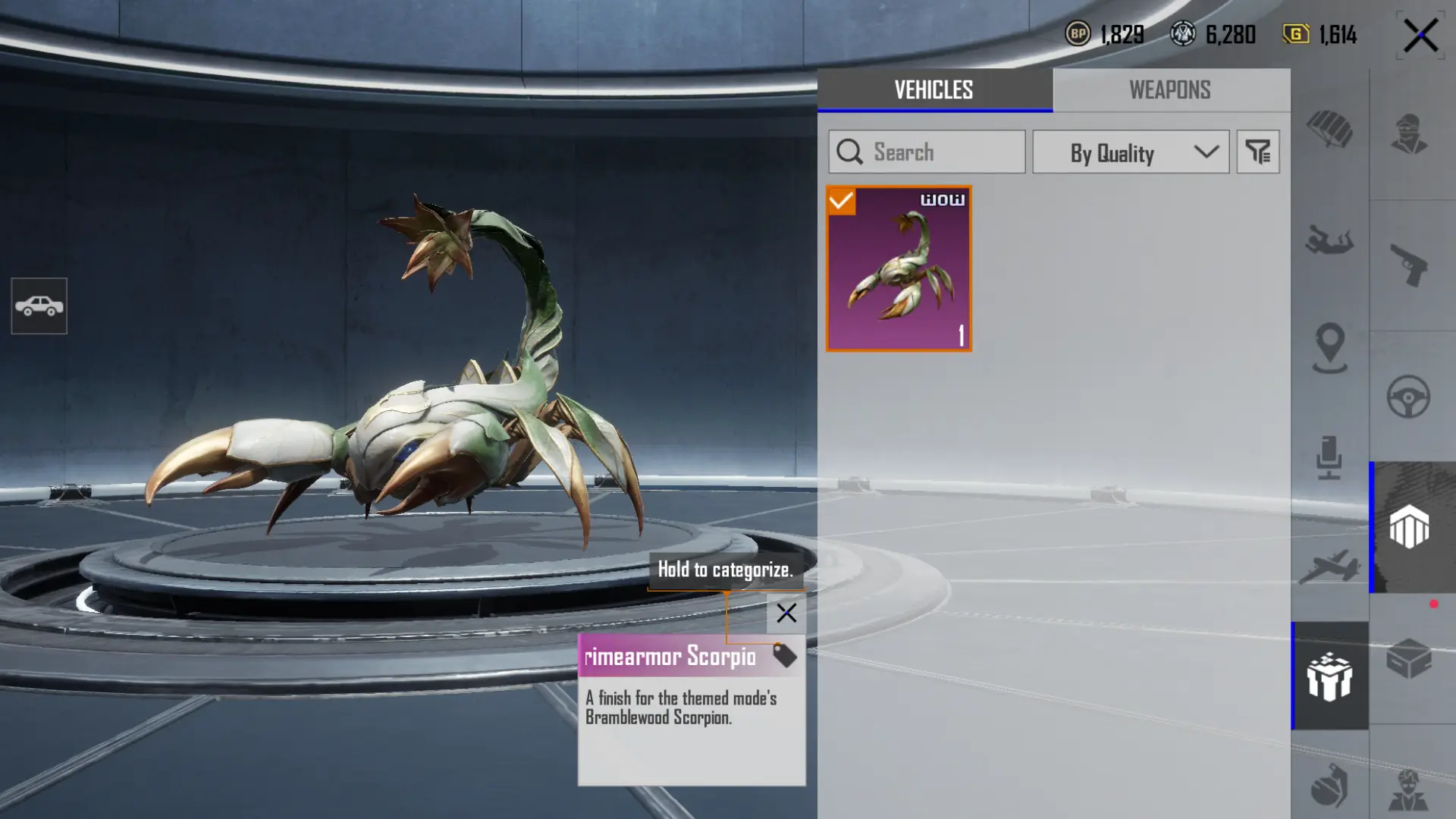This screenshot has height=819, width=1456.
Task: Select the steering wheel vehicle category
Action: click(1409, 397)
